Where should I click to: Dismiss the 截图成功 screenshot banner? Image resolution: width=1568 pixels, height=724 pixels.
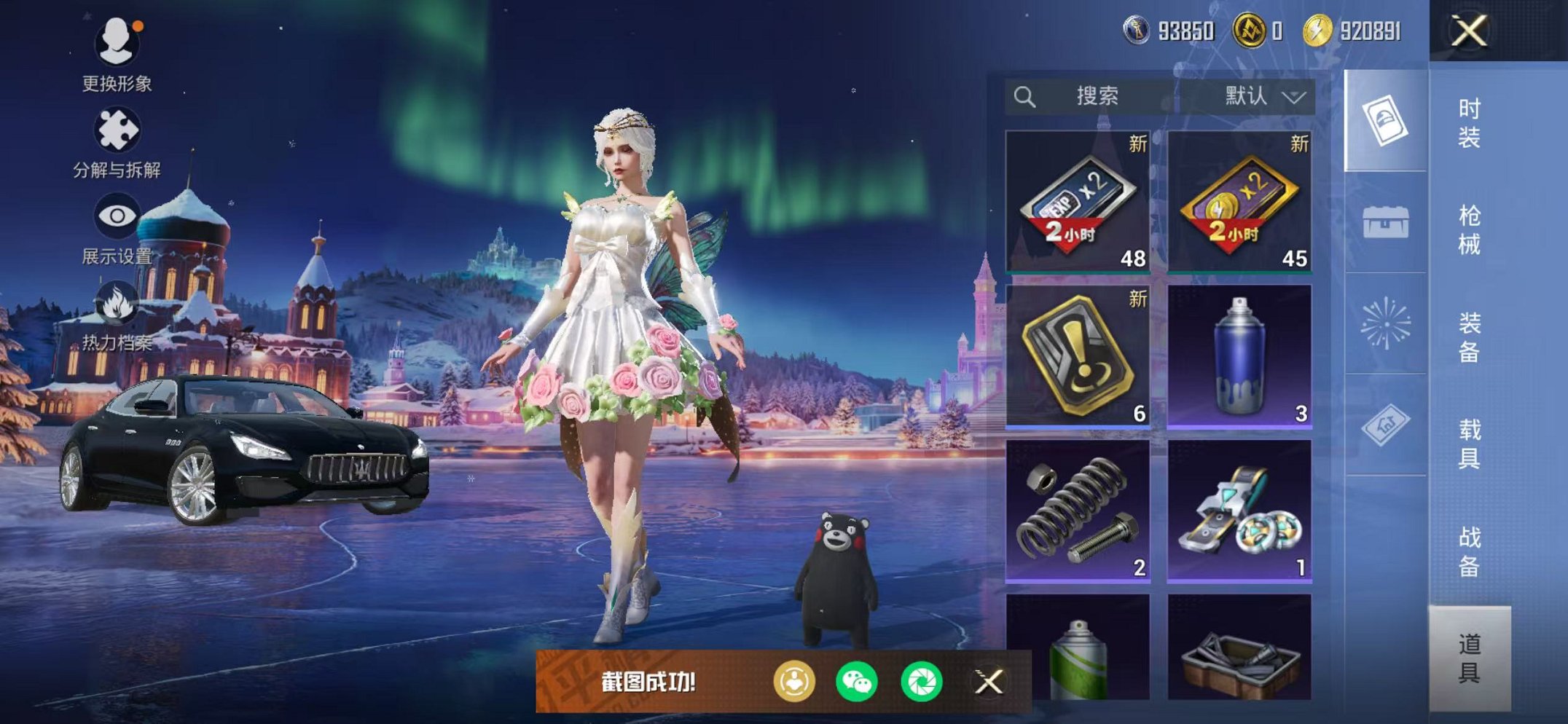(x=989, y=682)
